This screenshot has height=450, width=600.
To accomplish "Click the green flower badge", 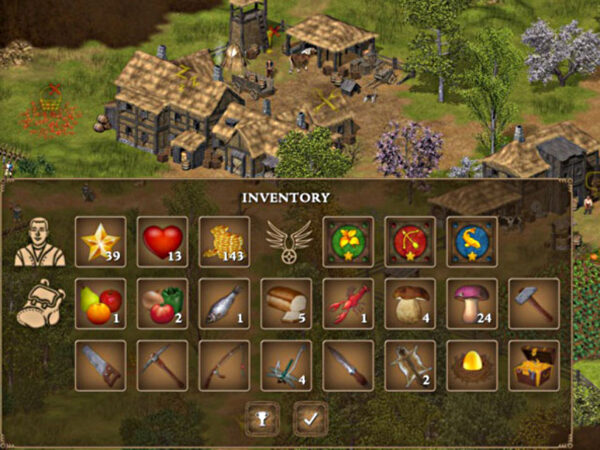I will coord(348,241).
